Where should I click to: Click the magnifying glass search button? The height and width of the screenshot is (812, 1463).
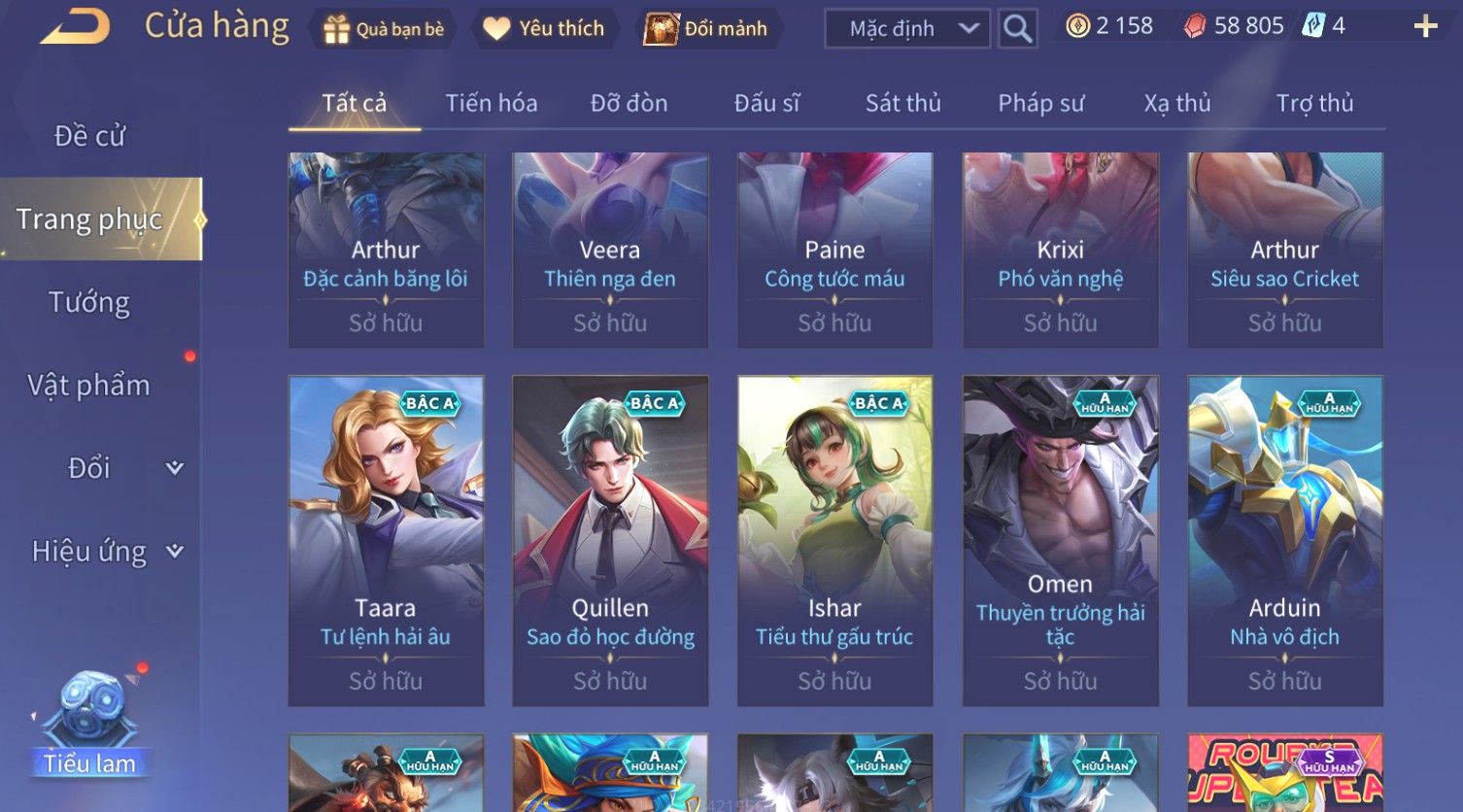click(1017, 29)
